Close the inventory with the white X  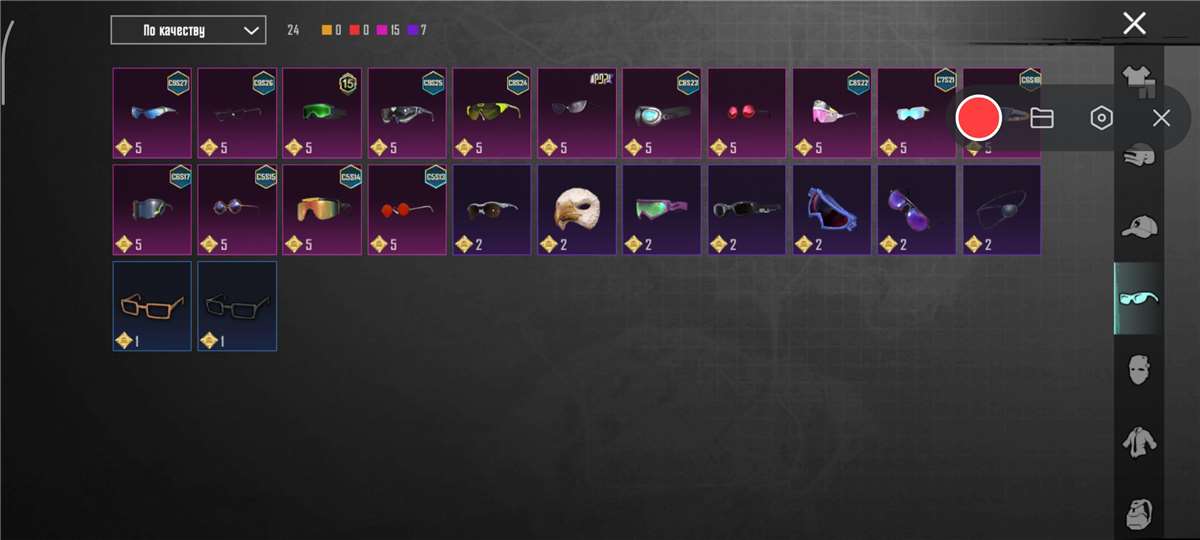[x=1134, y=24]
